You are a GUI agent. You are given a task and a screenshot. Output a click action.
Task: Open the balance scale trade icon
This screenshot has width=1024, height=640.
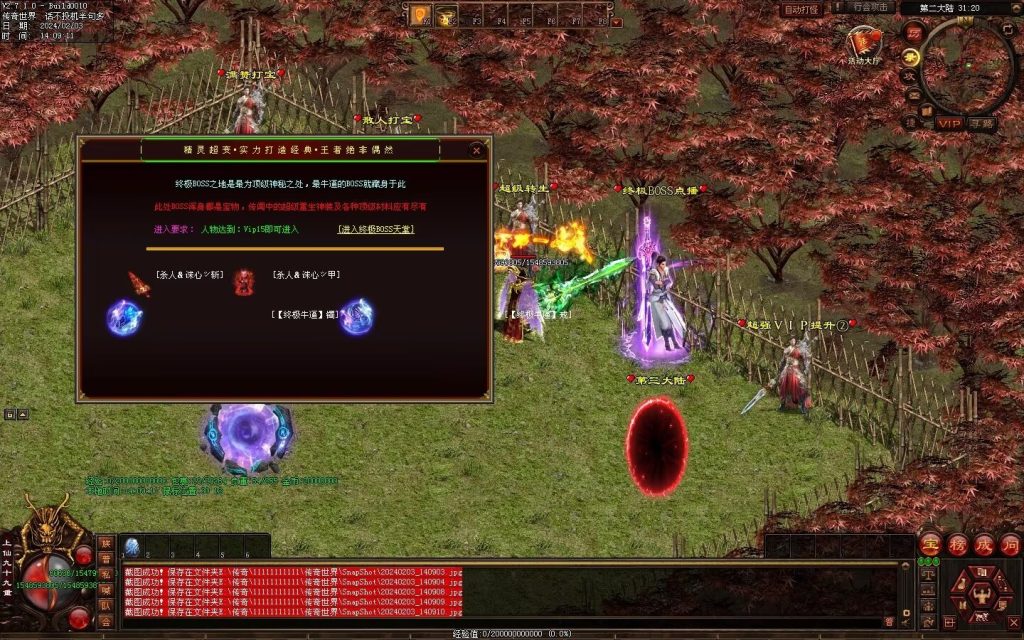pyautogui.click(x=926, y=574)
